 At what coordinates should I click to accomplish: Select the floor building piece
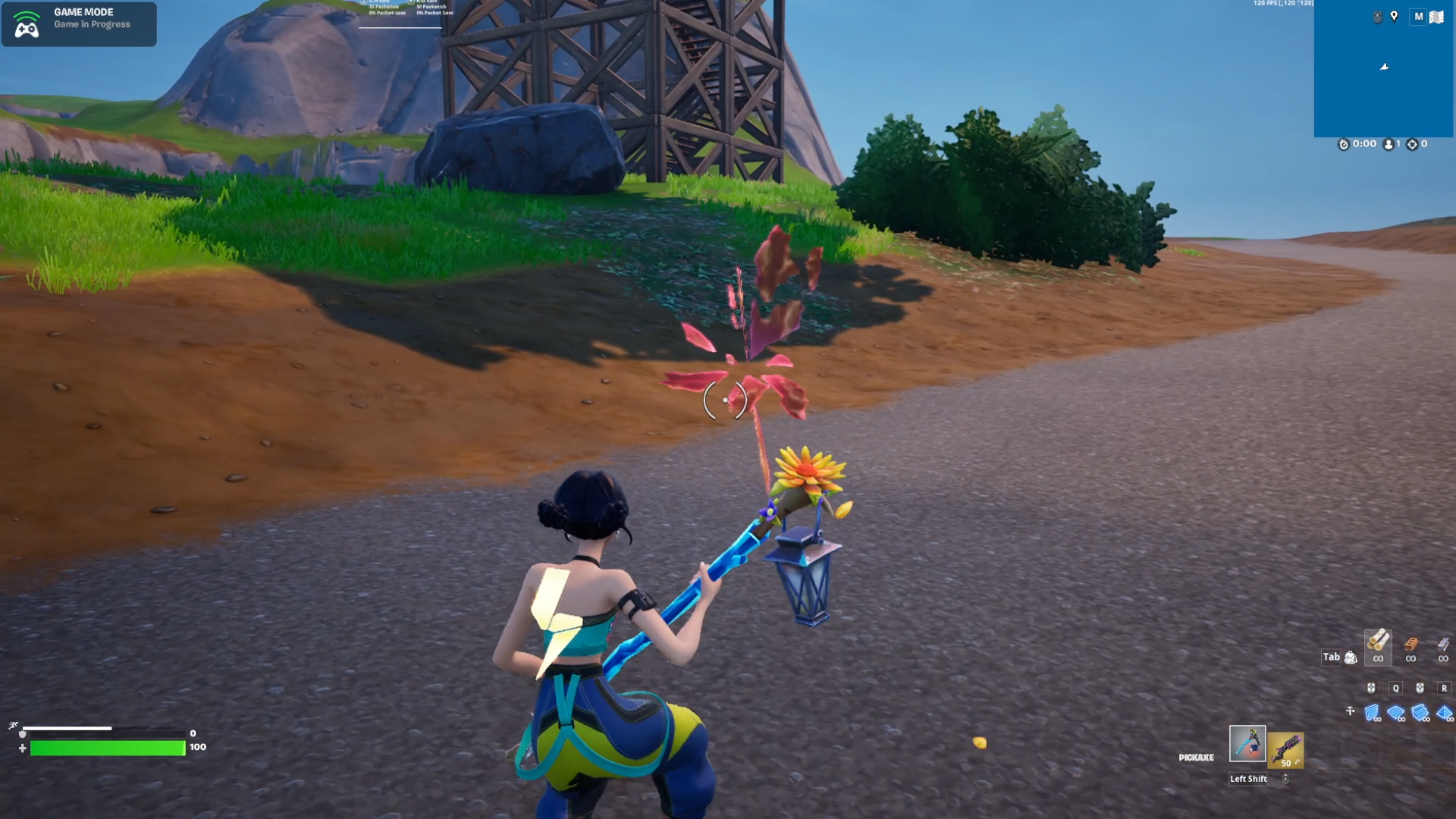(x=1395, y=713)
